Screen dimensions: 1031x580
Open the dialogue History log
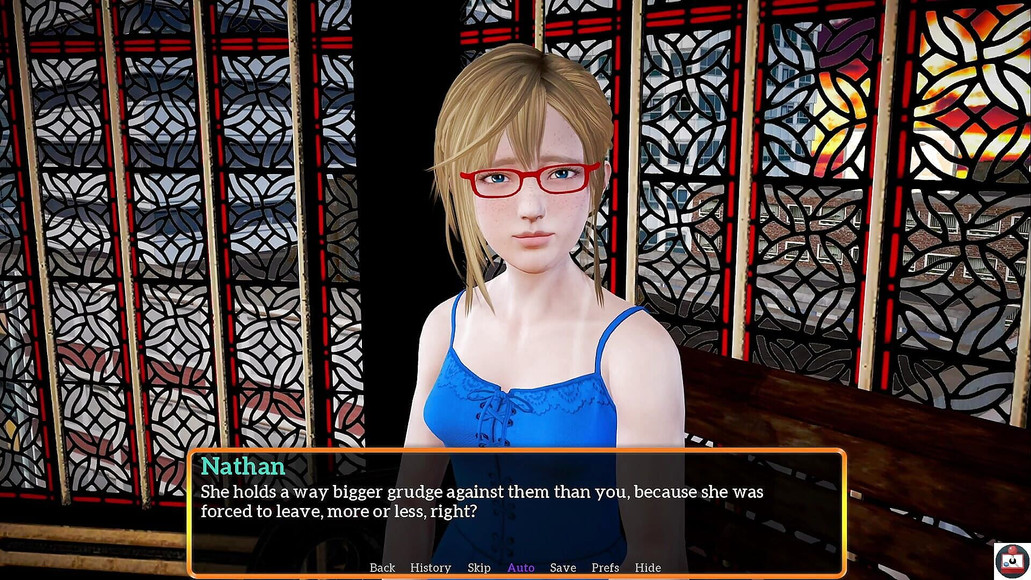(x=430, y=568)
